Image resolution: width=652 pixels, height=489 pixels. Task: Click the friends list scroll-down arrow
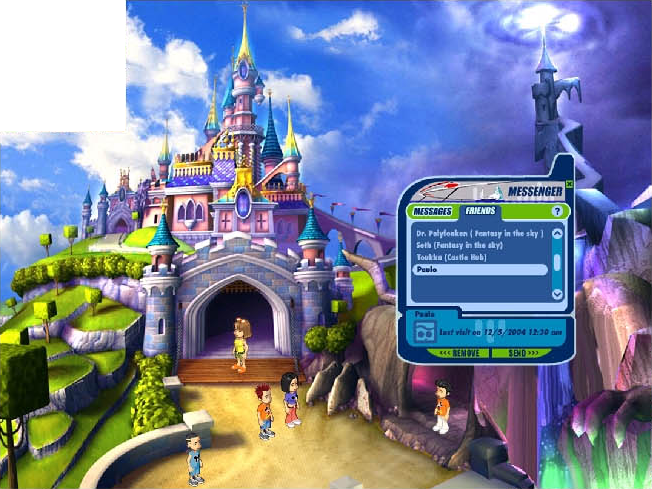tap(558, 293)
